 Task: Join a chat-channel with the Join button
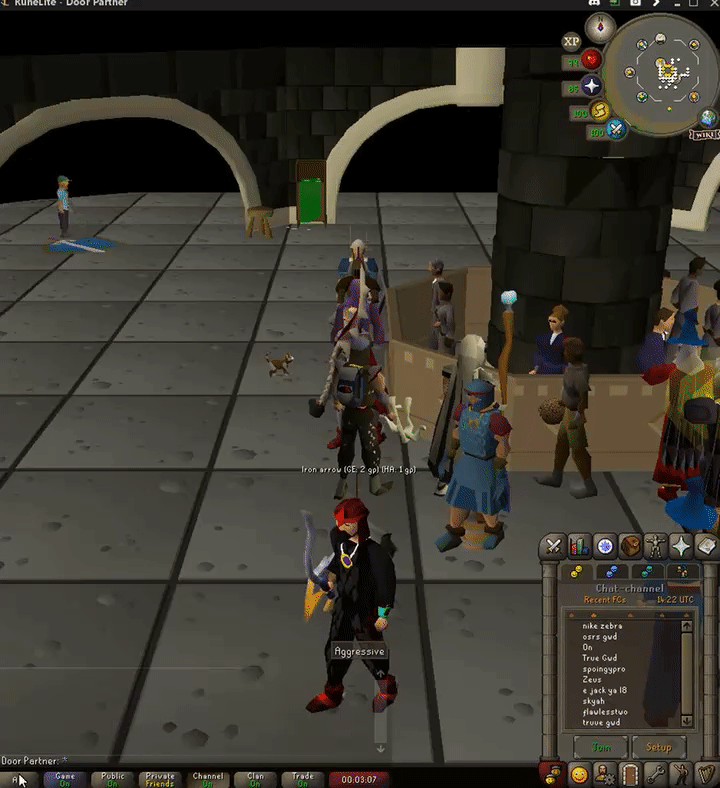tap(600, 747)
